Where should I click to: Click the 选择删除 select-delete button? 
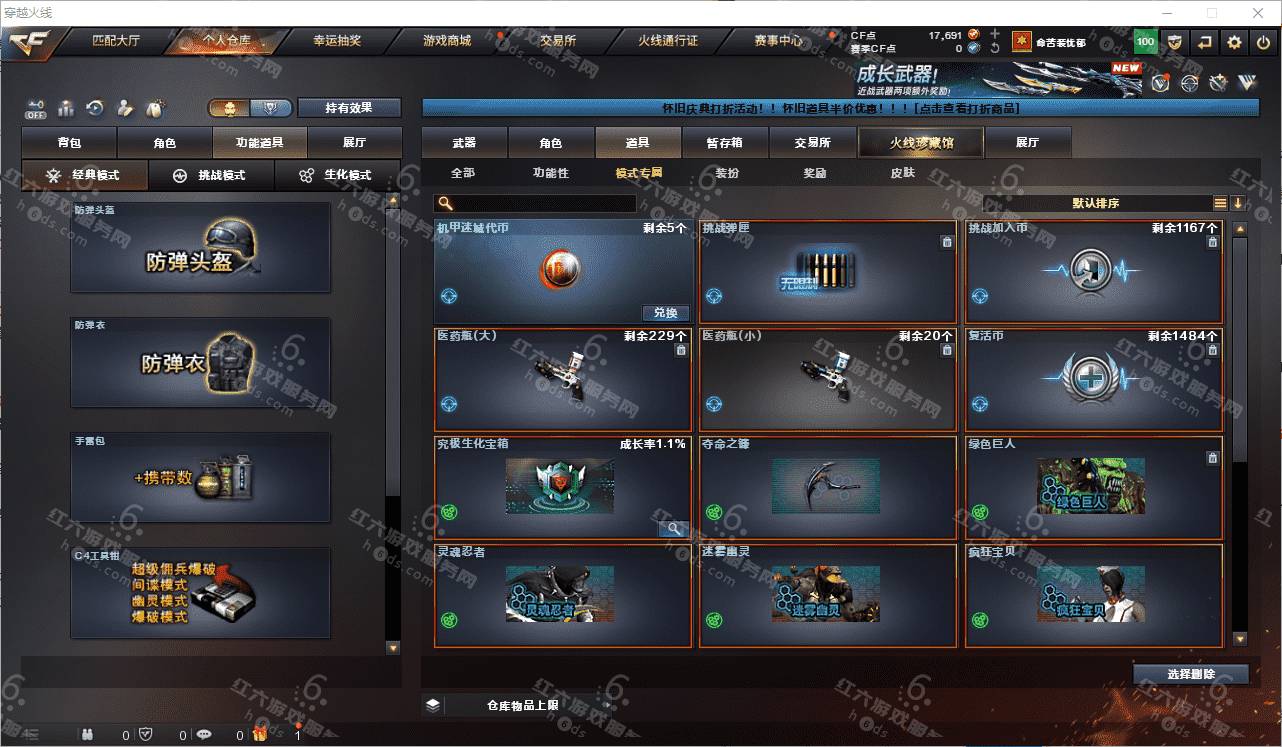[x=1191, y=674]
